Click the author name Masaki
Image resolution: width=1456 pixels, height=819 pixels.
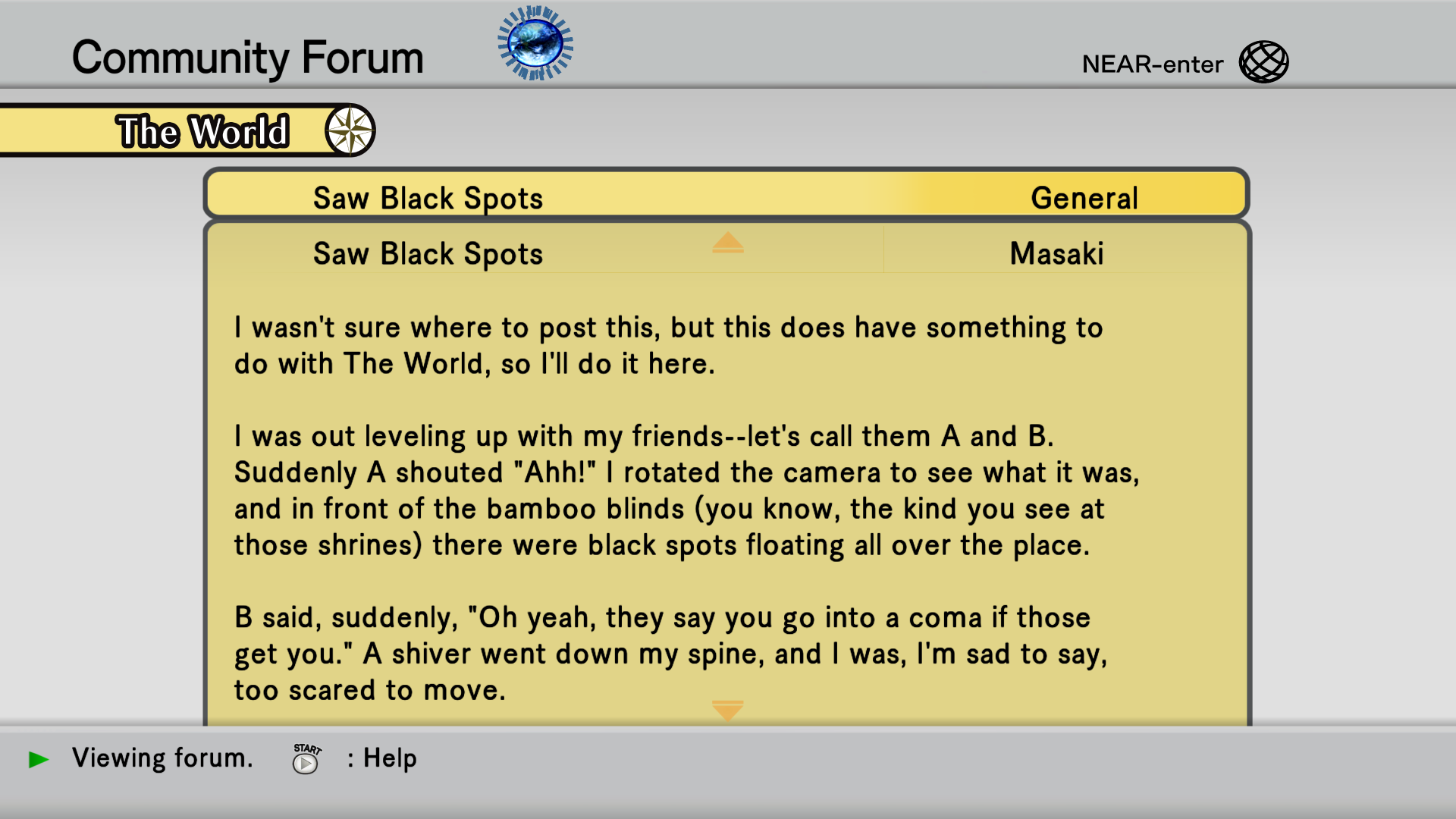[x=1056, y=253]
